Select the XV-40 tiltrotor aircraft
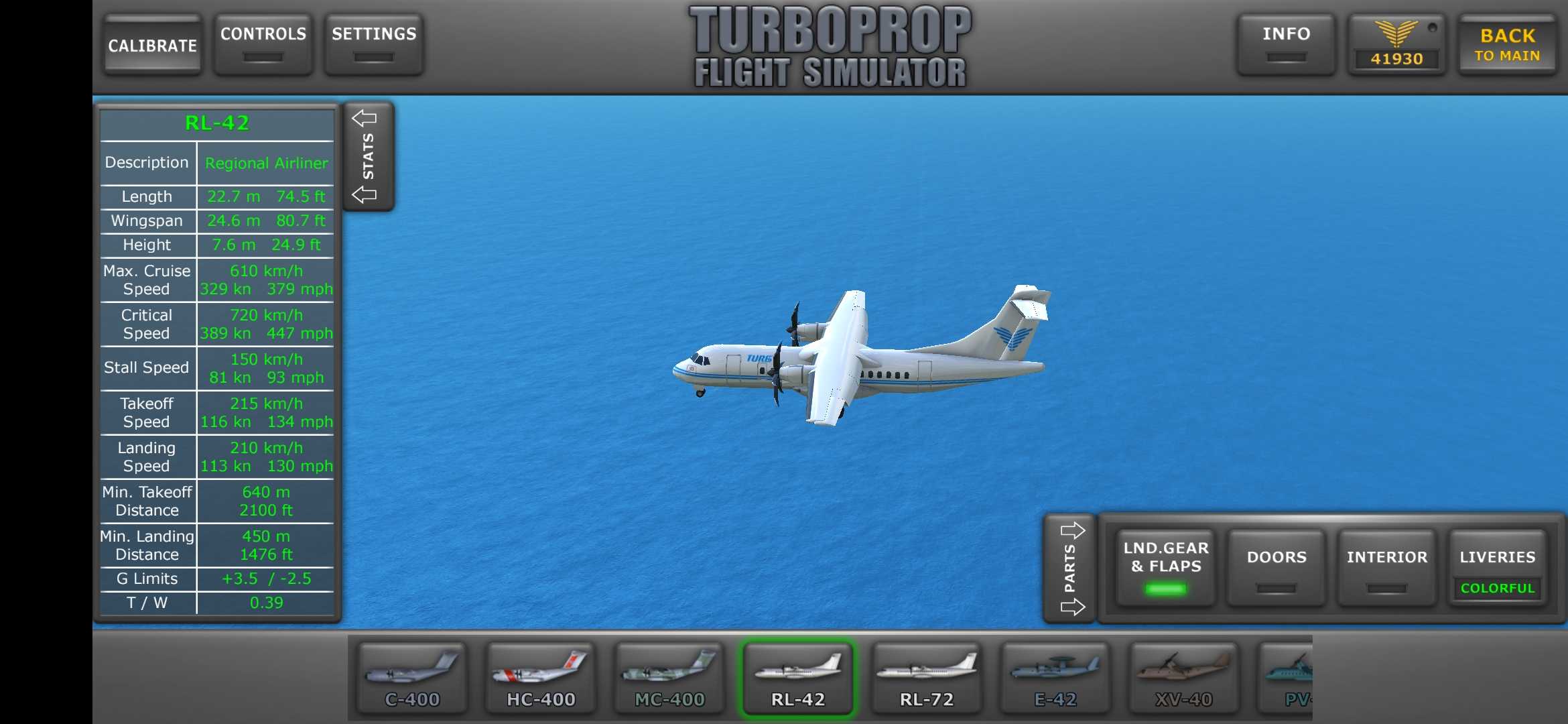Screen dimensions: 1568x724 pyautogui.click(x=1184, y=678)
